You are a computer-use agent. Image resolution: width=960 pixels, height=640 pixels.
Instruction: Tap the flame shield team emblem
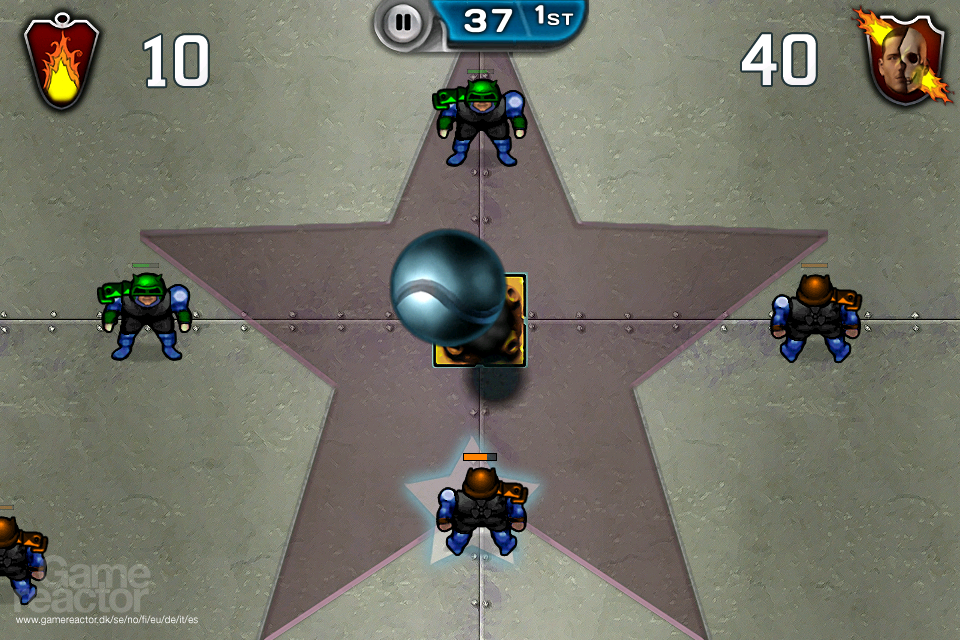(62, 62)
